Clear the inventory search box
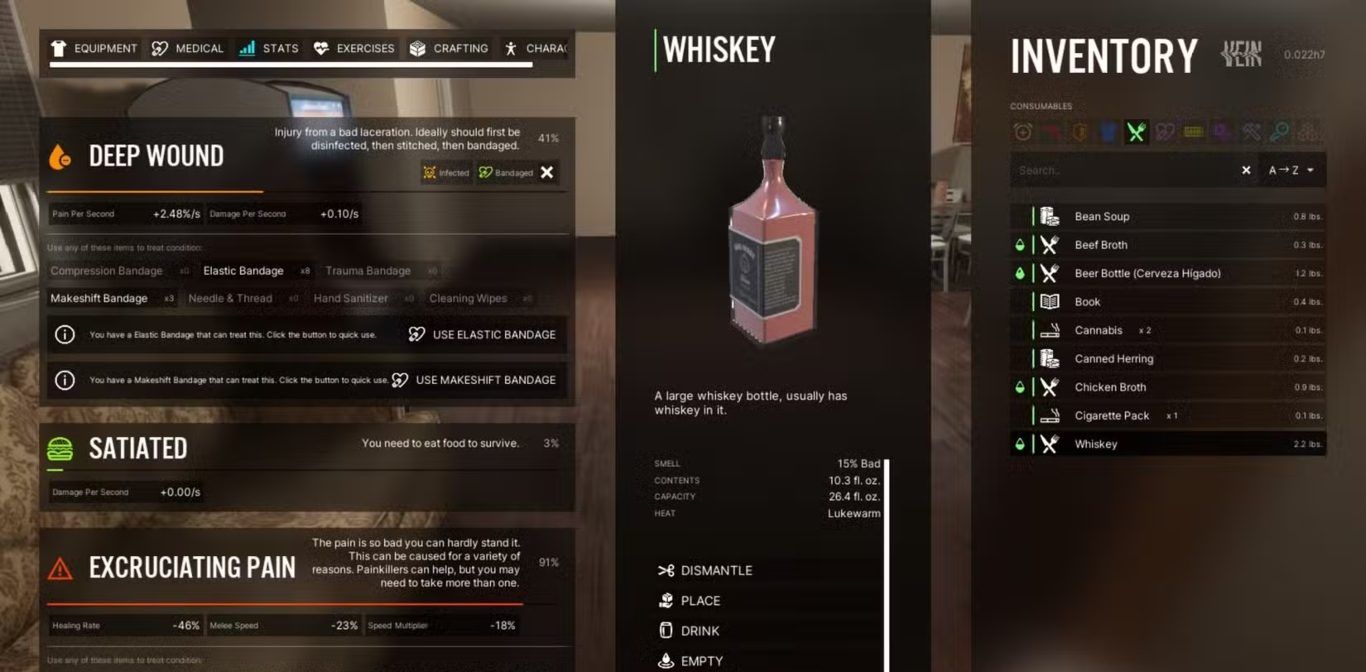The height and width of the screenshot is (672, 1366). 1246,171
